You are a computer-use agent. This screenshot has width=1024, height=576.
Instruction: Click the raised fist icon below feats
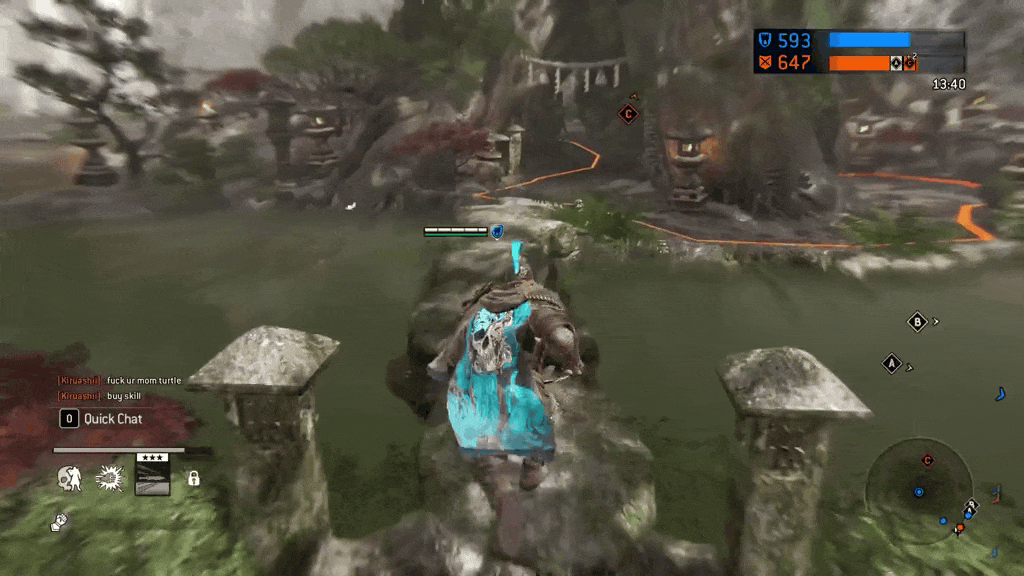coord(60,522)
